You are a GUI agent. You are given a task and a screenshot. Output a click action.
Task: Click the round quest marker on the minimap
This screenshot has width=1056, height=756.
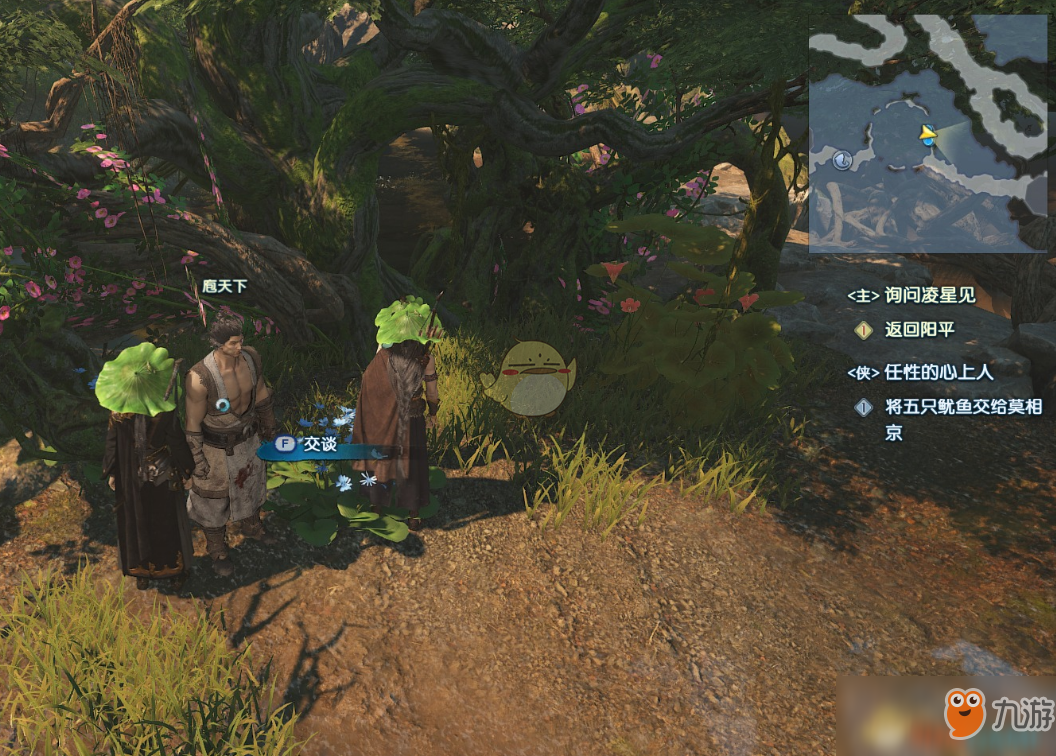[842, 159]
